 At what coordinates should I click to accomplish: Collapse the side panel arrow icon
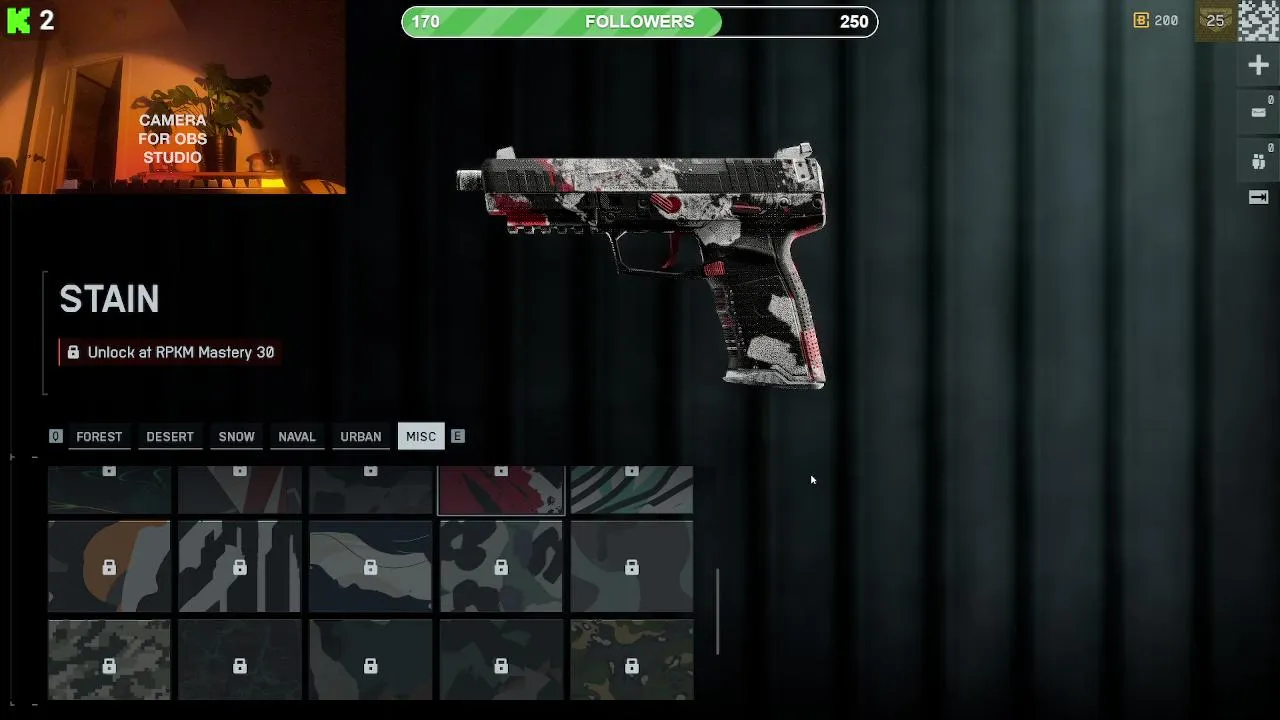pos(1259,198)
